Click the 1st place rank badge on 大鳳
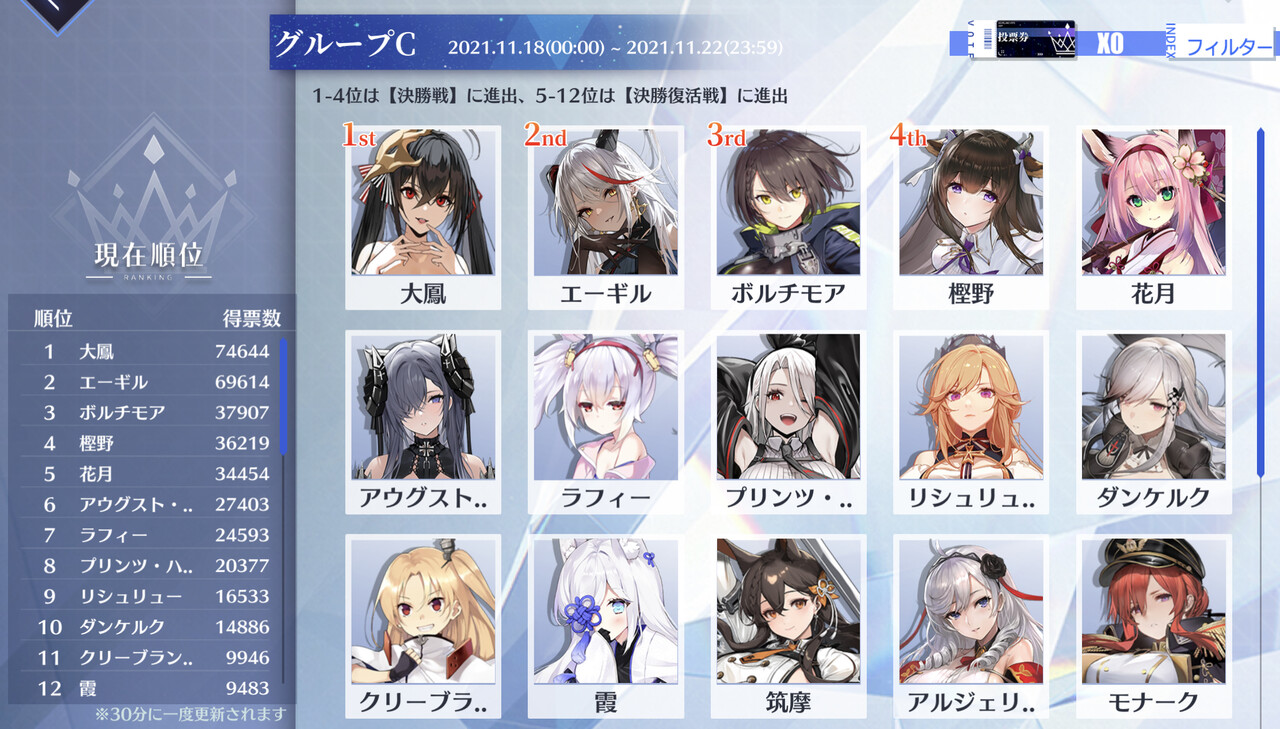The width and height of the screenshot is (1280, 729). coord(360,134)
